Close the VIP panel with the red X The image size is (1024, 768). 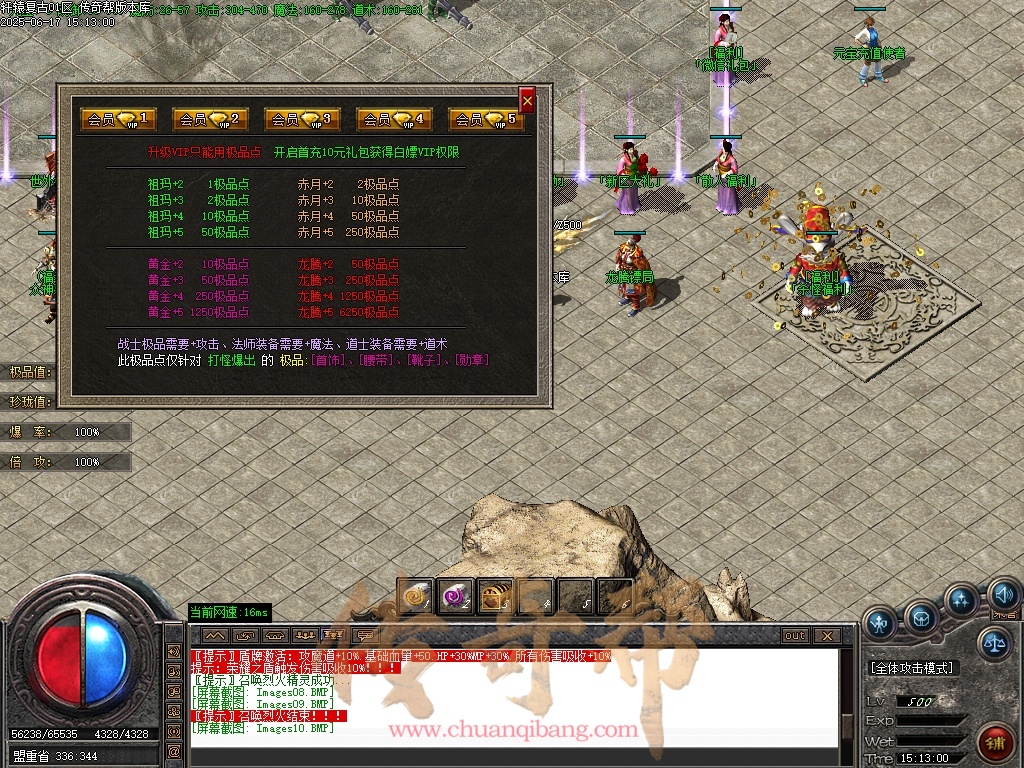(527, 100)
